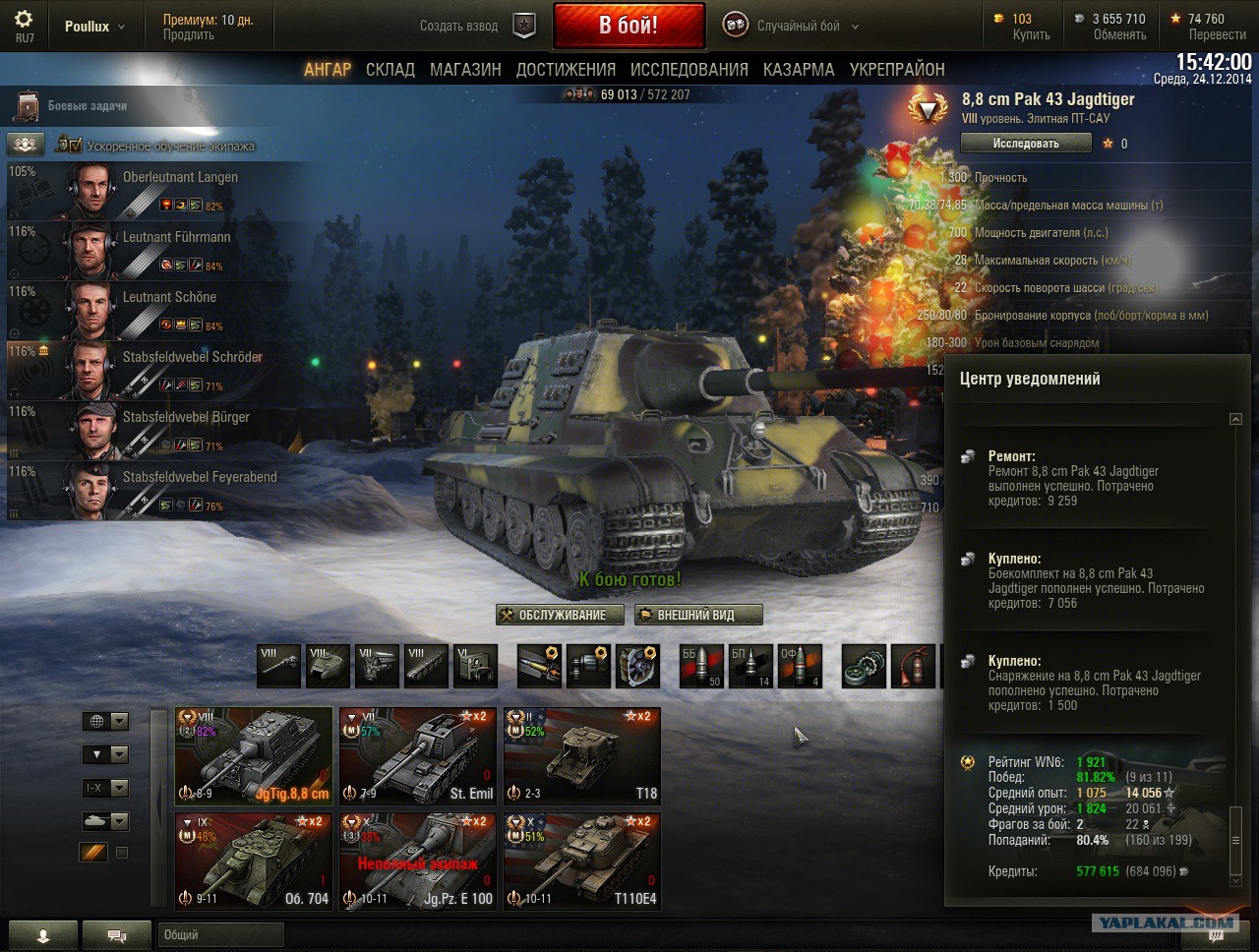Select the St. Emil tank in carousel

tap(418, 755)
